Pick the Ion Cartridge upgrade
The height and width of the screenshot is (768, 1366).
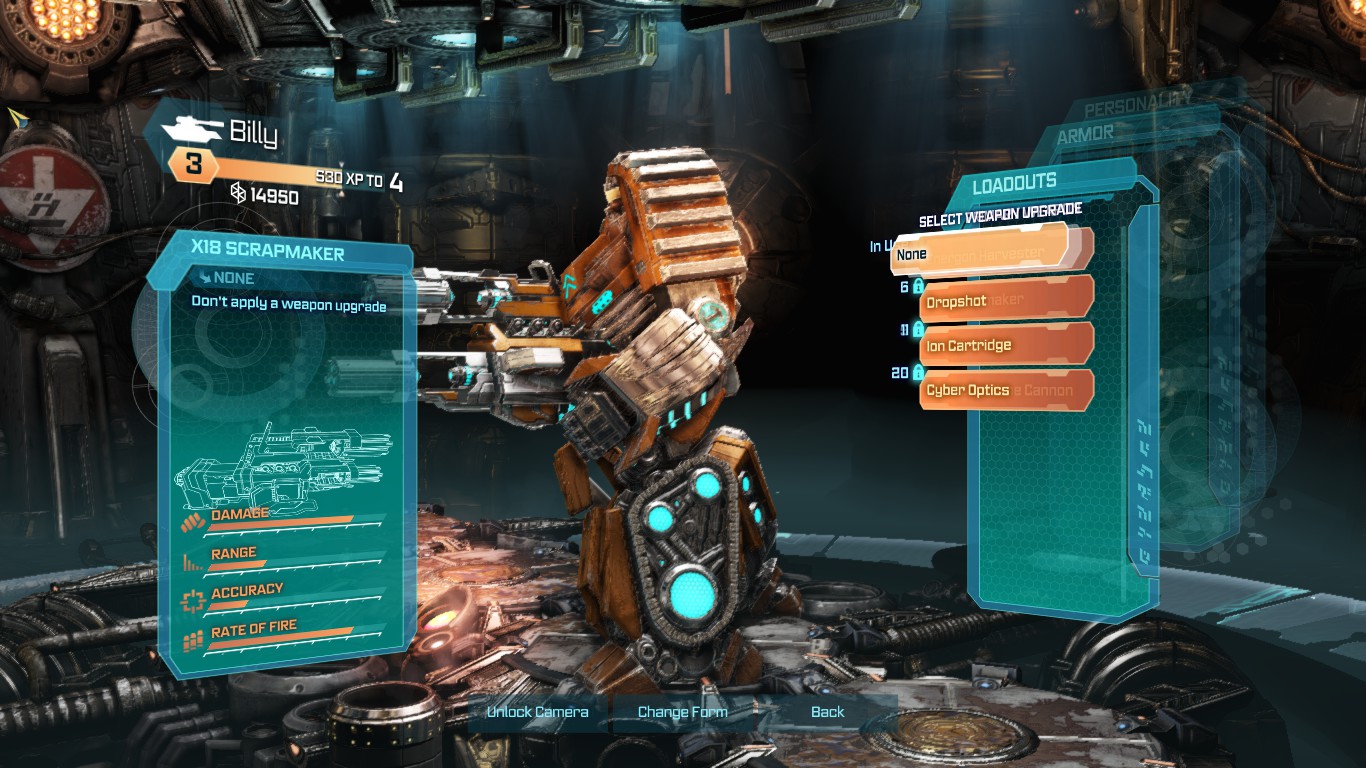[1005, 345]
